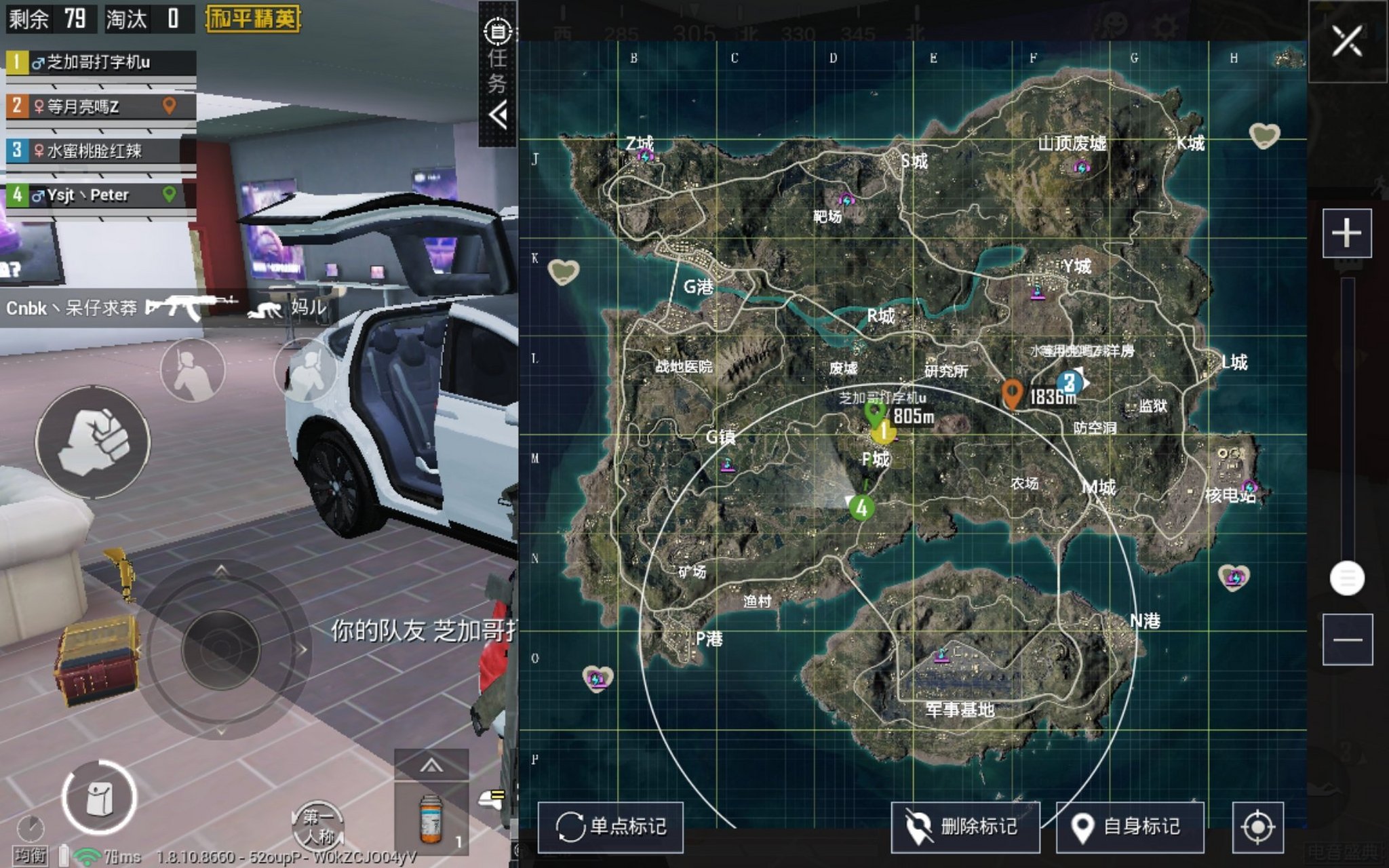This screenshot has height=868, width=1389.
Task: Click the map zoom slider handle
Action: (1347, 578)
